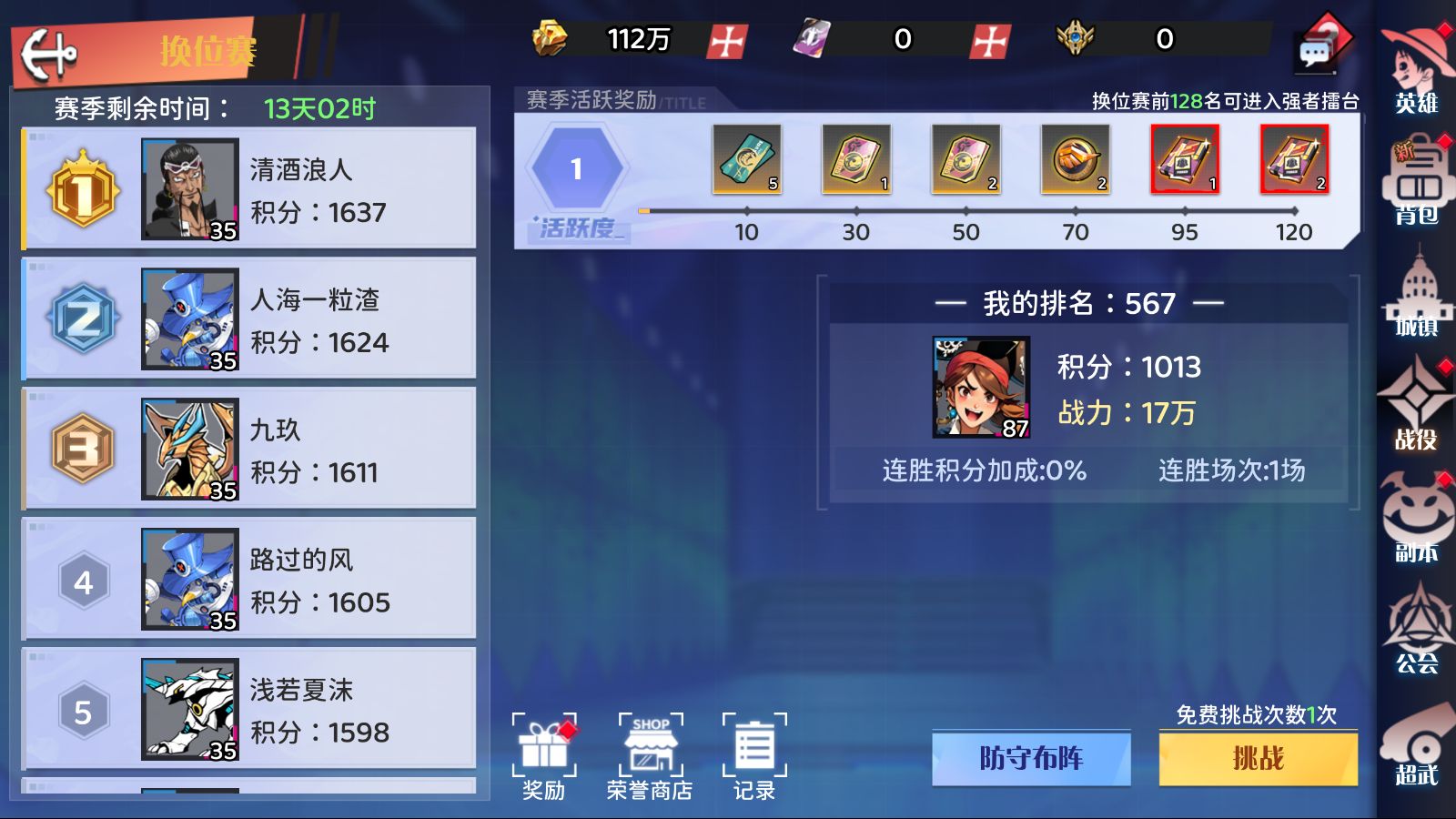Claim the 120 activity reward chest
The image size is (1456, 819).
(1293, 160)
